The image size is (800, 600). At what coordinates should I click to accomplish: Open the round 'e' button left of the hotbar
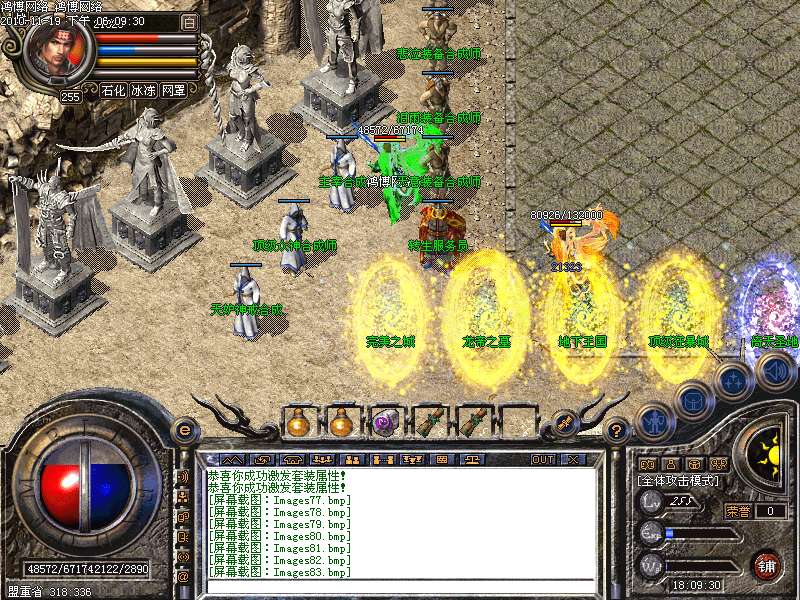click(184, 430)
